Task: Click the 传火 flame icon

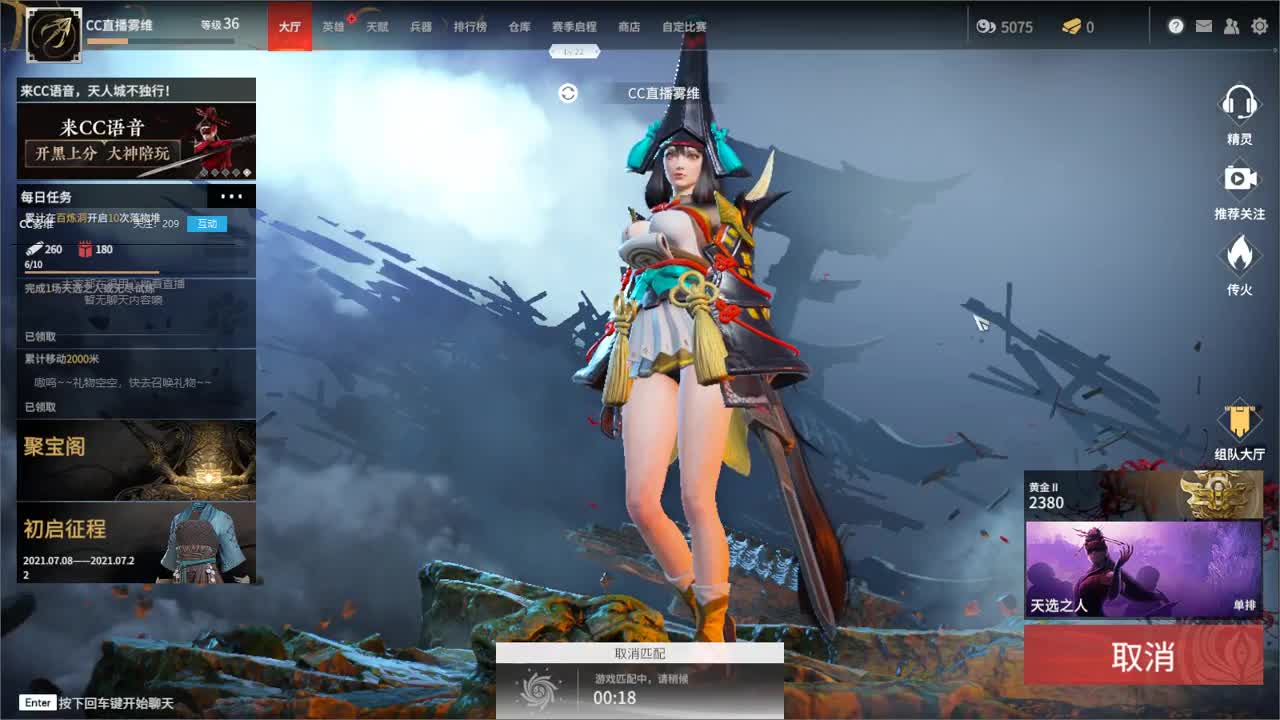Action: [x=1240, y=255]
